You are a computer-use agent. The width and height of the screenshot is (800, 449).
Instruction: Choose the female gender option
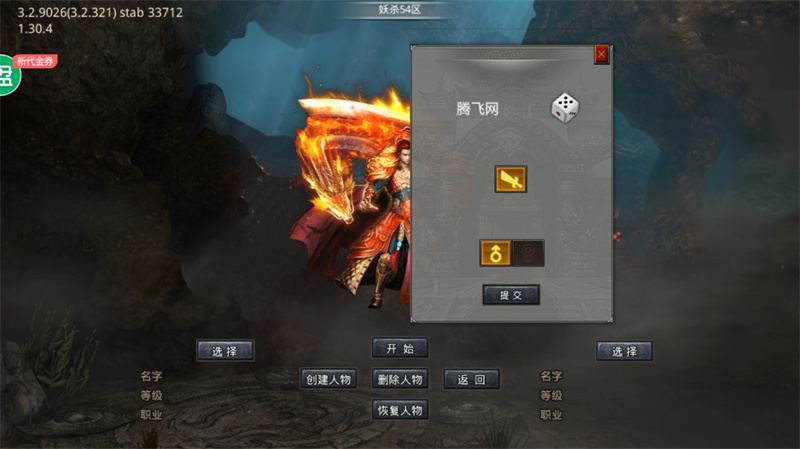pos(528,253)
